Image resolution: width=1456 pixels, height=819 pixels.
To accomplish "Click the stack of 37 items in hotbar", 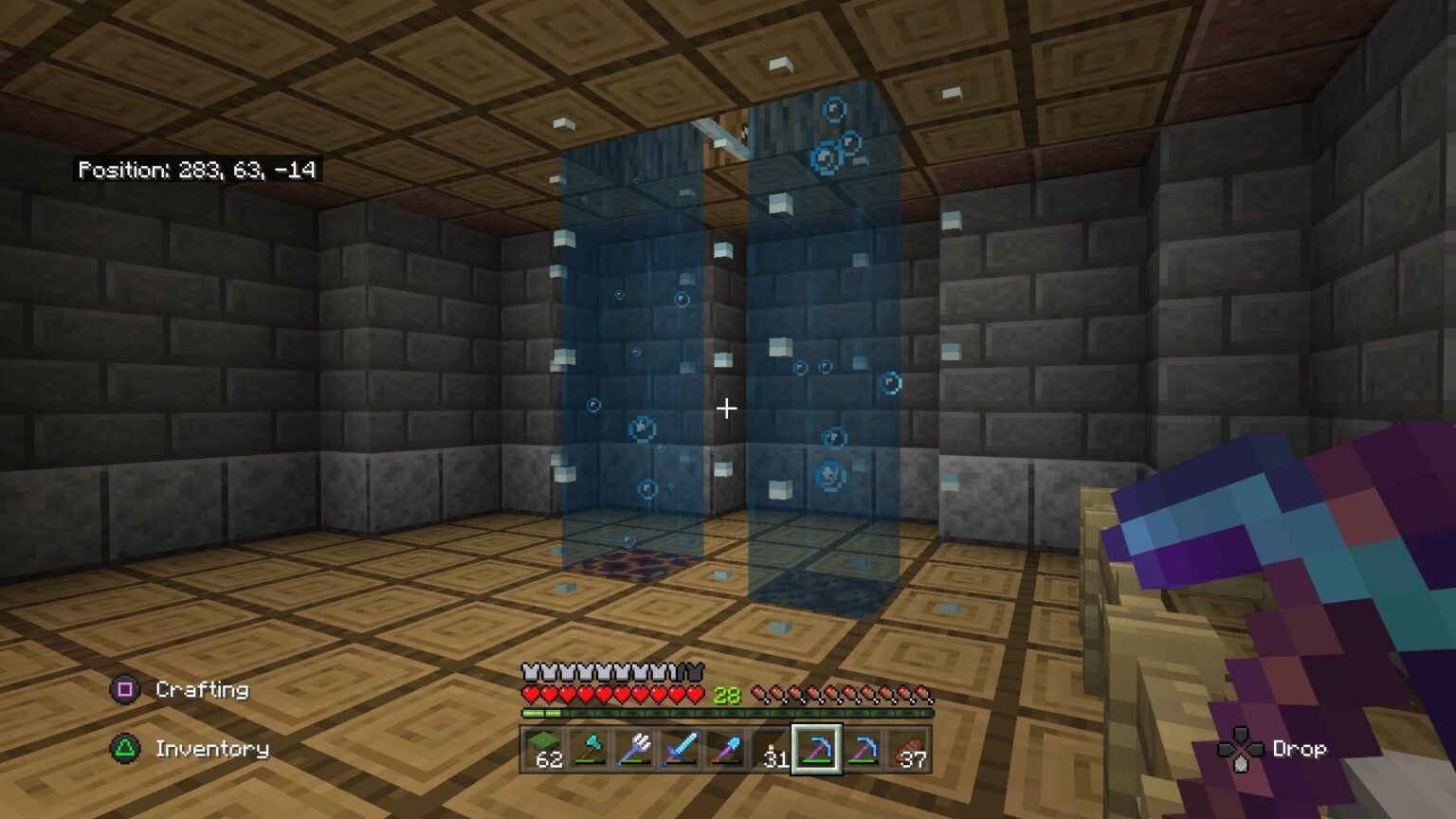I will (x=907, y=749).
